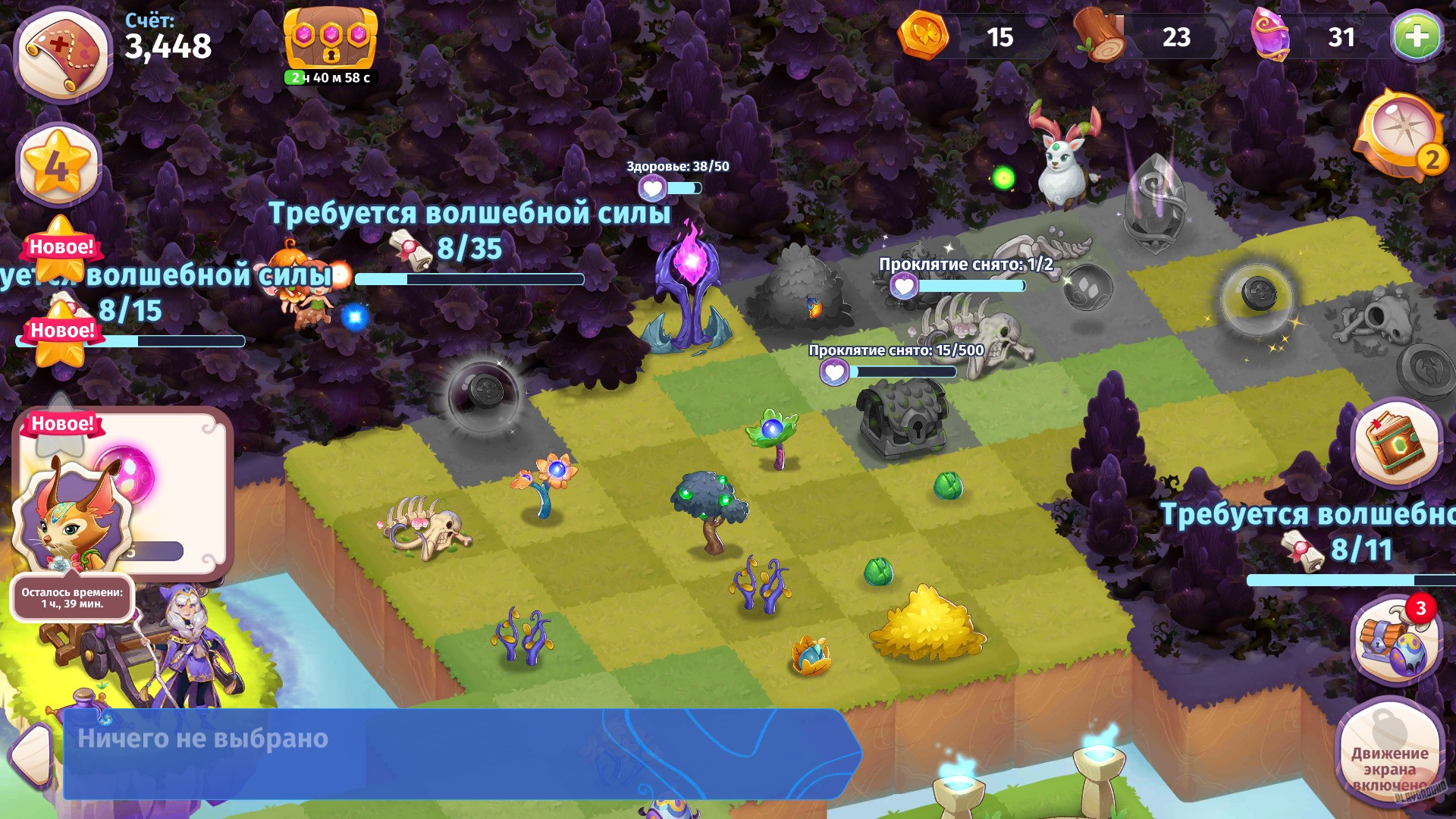Toggle the upper Новое! star notification
This screenshot has width=1456, height=819.
pyautogui.click(x=61, y=250)
